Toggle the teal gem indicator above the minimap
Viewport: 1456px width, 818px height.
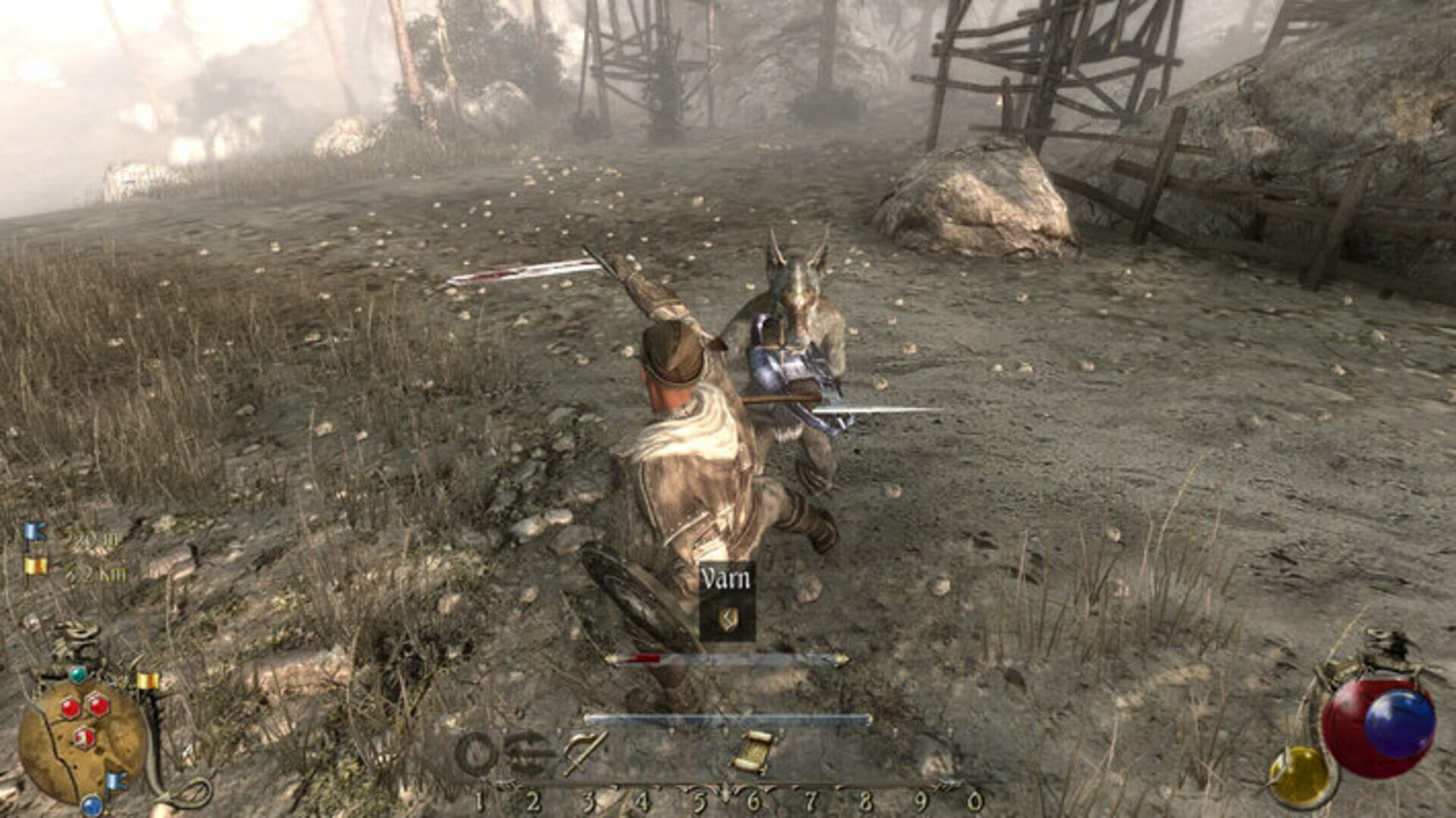click(x=77, y=675)
